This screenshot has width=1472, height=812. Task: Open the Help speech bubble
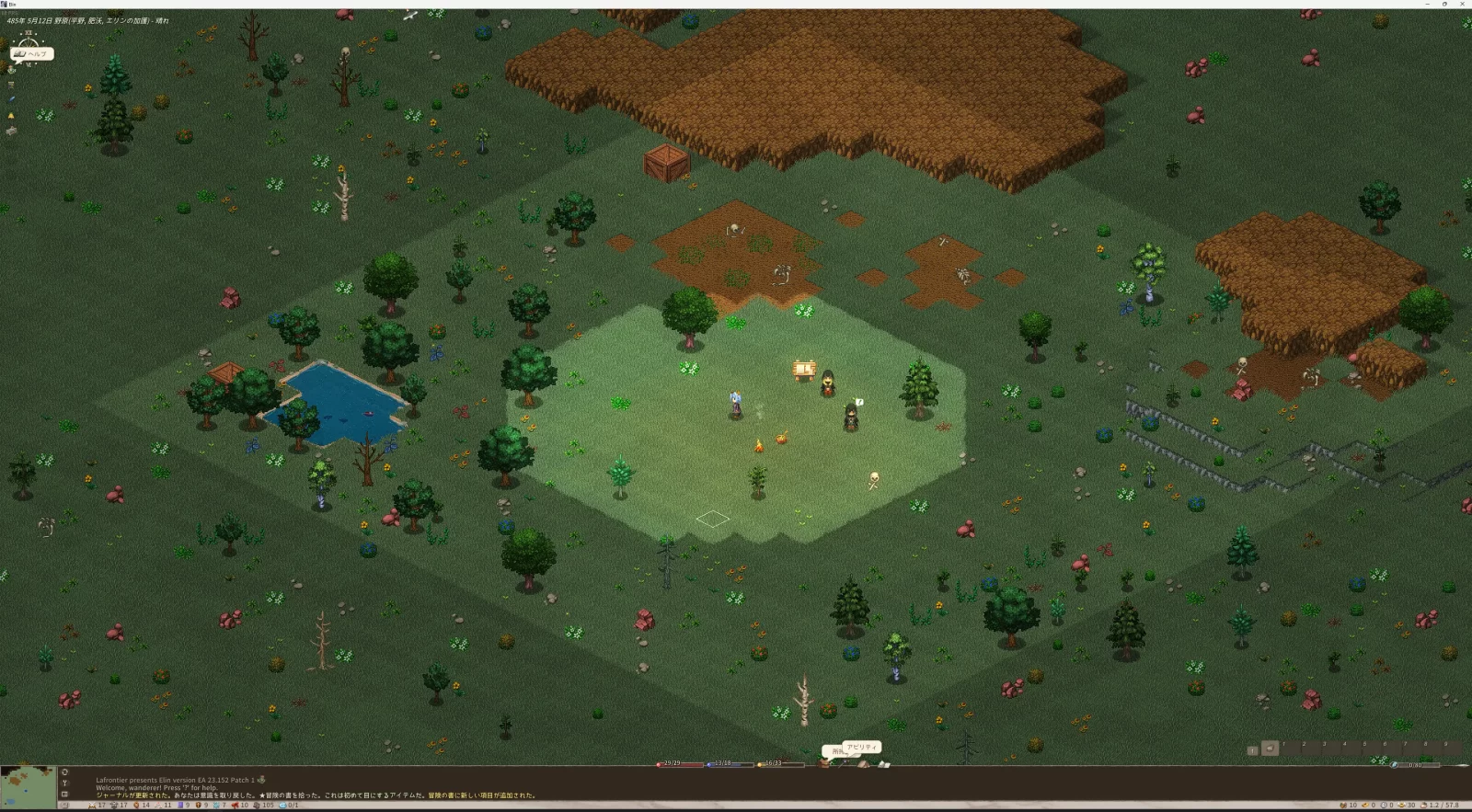(x=33, y=54)
